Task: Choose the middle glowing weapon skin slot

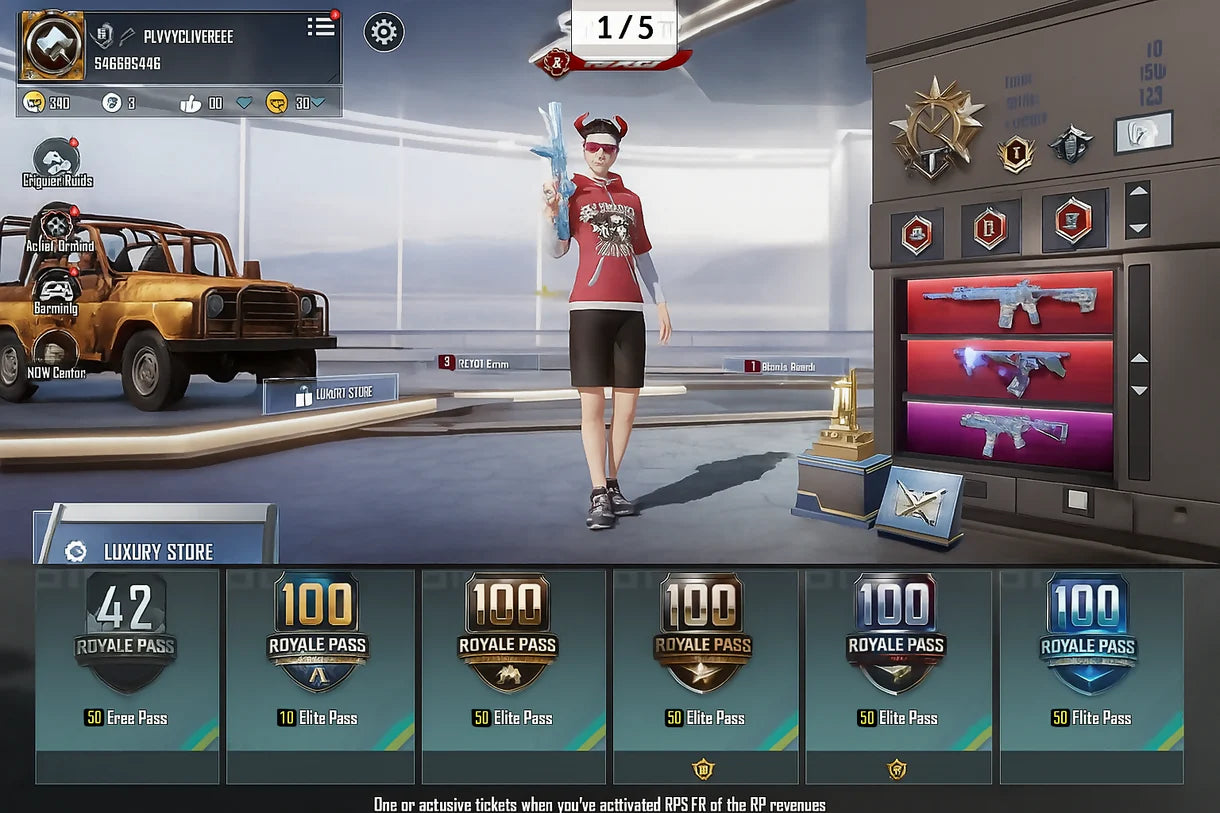Action: 1009,369
